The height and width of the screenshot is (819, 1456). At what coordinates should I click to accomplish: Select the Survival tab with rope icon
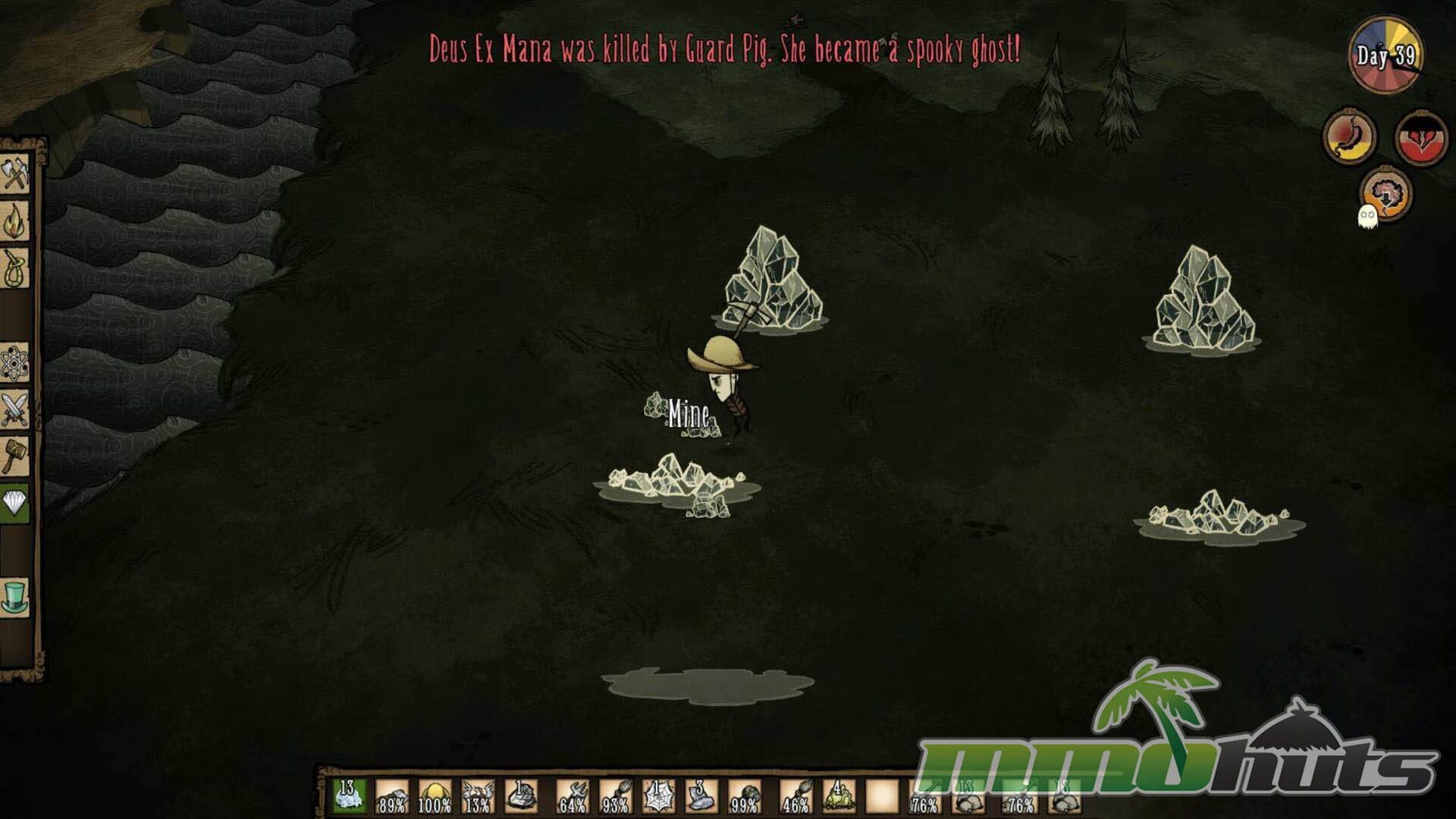(14, 268)
